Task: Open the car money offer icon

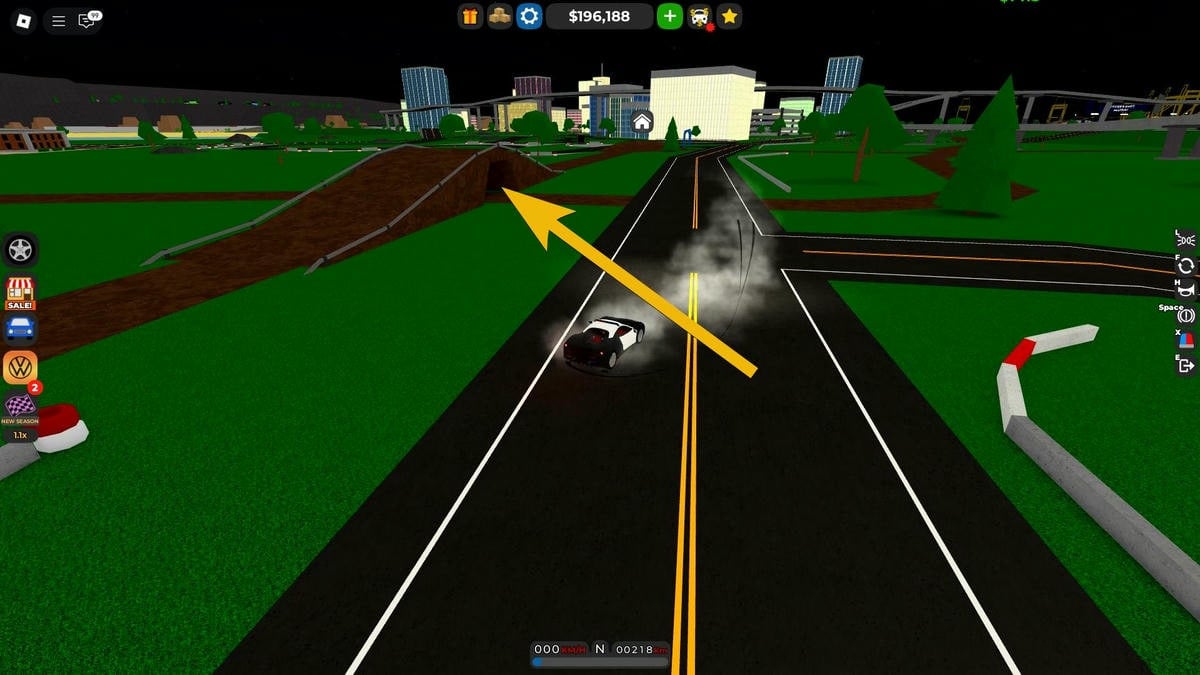Action: 701,16
